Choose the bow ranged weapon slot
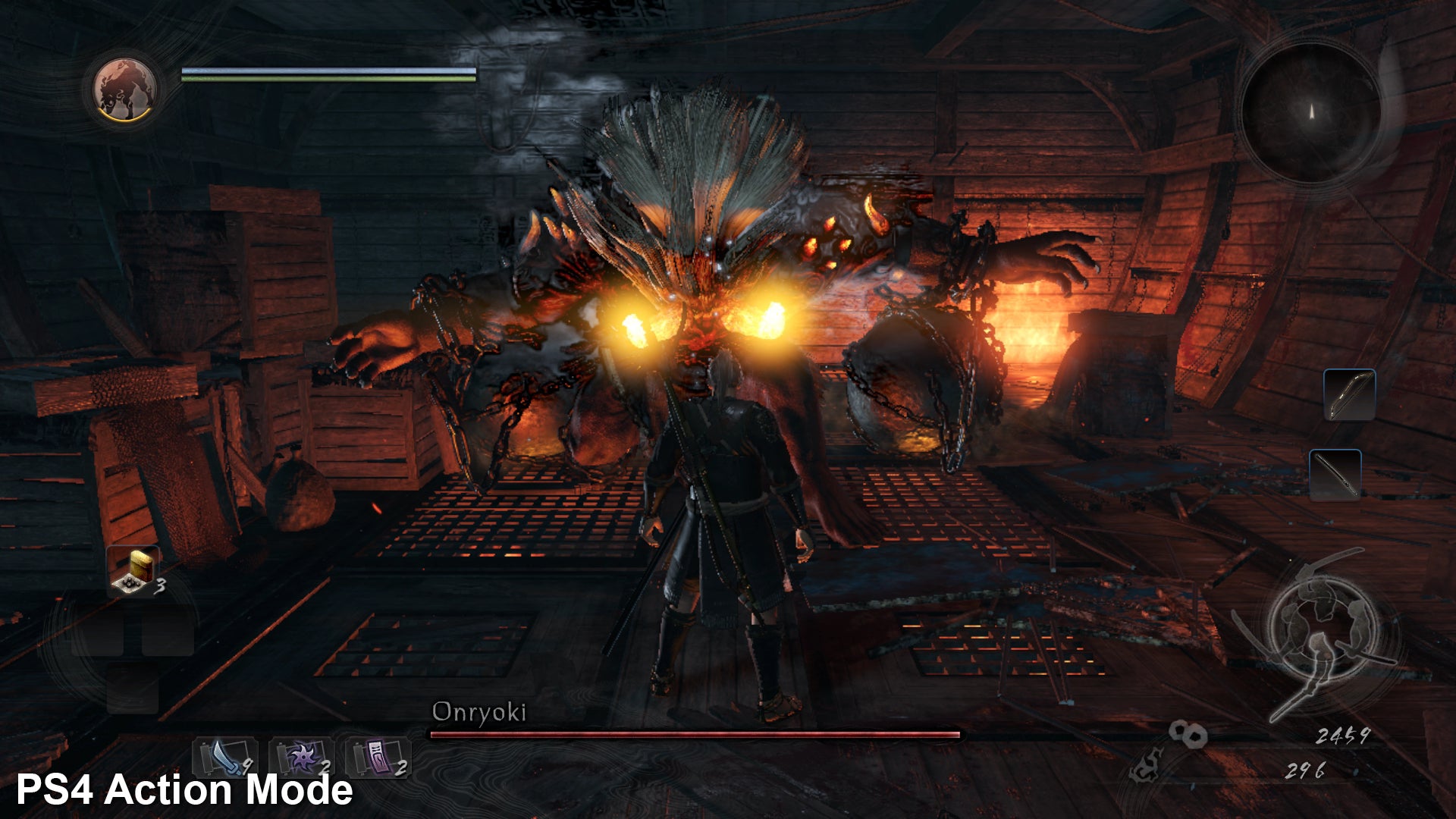This screenshot has height=819, width=1456. click(x=1349, y=394)
